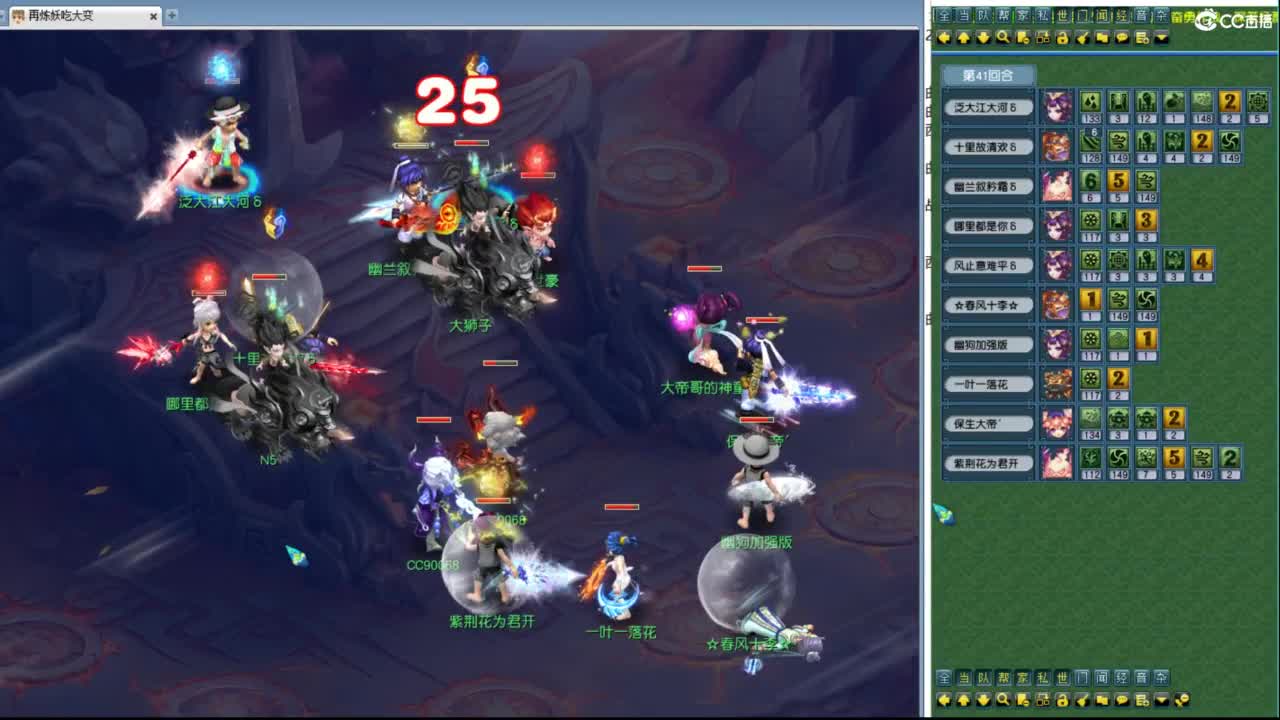Select the 再练妖吃大变 window tab

tap(60, 16)
